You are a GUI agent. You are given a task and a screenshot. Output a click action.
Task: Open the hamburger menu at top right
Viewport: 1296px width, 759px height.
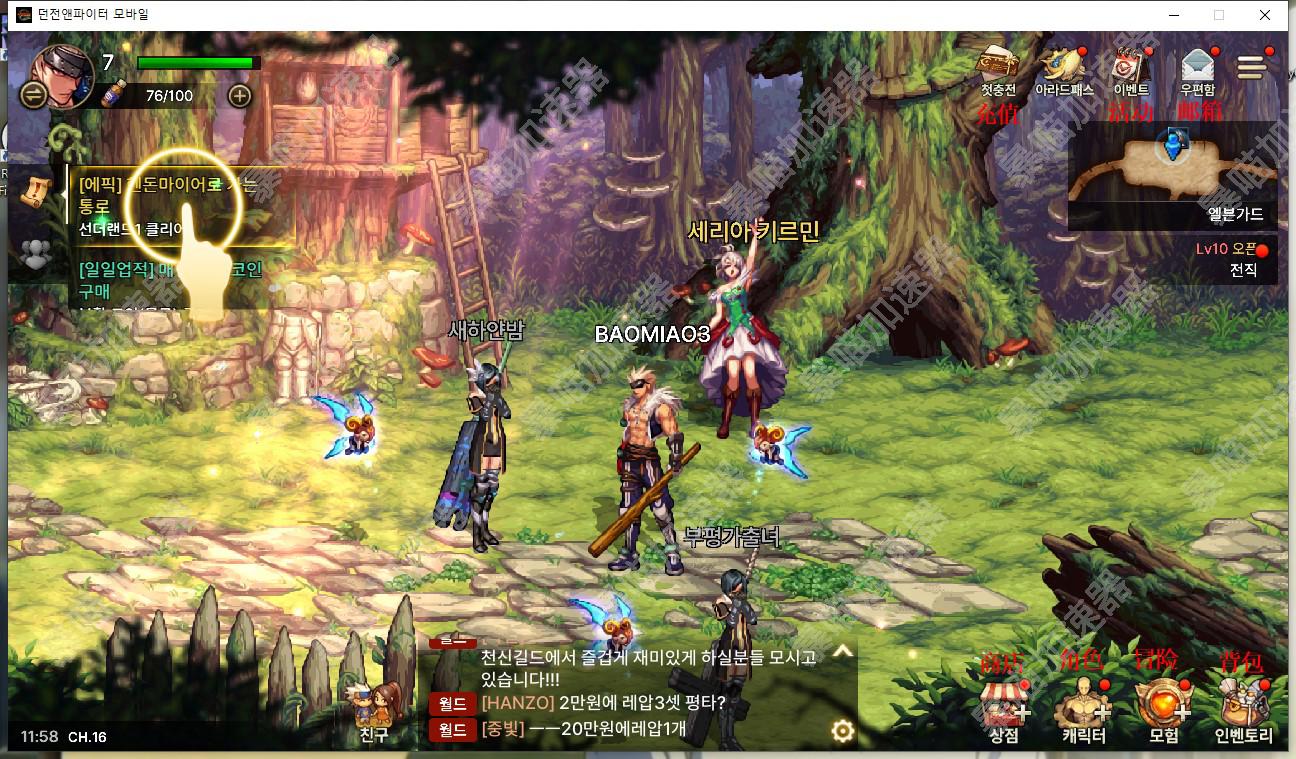[x=1252, y=66]
